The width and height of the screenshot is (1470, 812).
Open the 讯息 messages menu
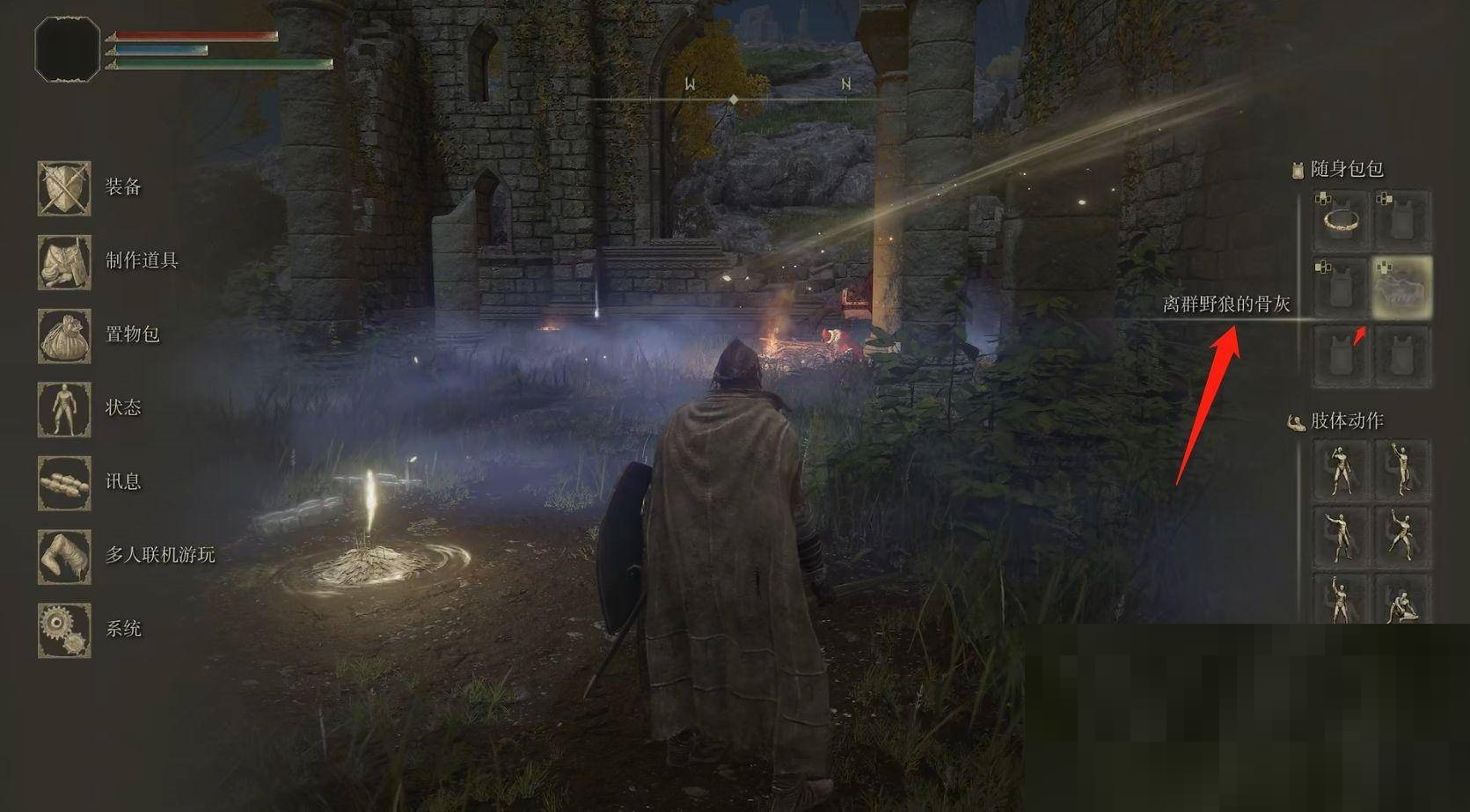[x=64, y=482]
